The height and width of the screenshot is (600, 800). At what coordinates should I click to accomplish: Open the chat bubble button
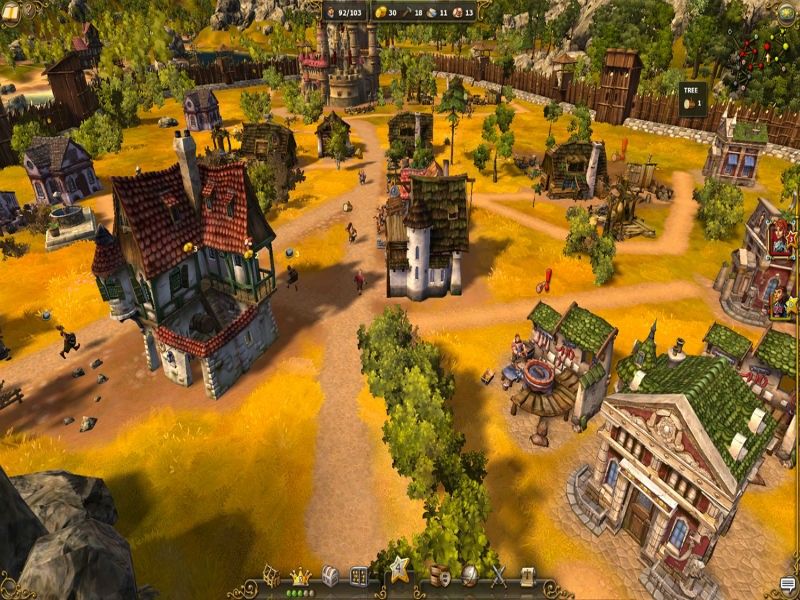pos(787,586)
